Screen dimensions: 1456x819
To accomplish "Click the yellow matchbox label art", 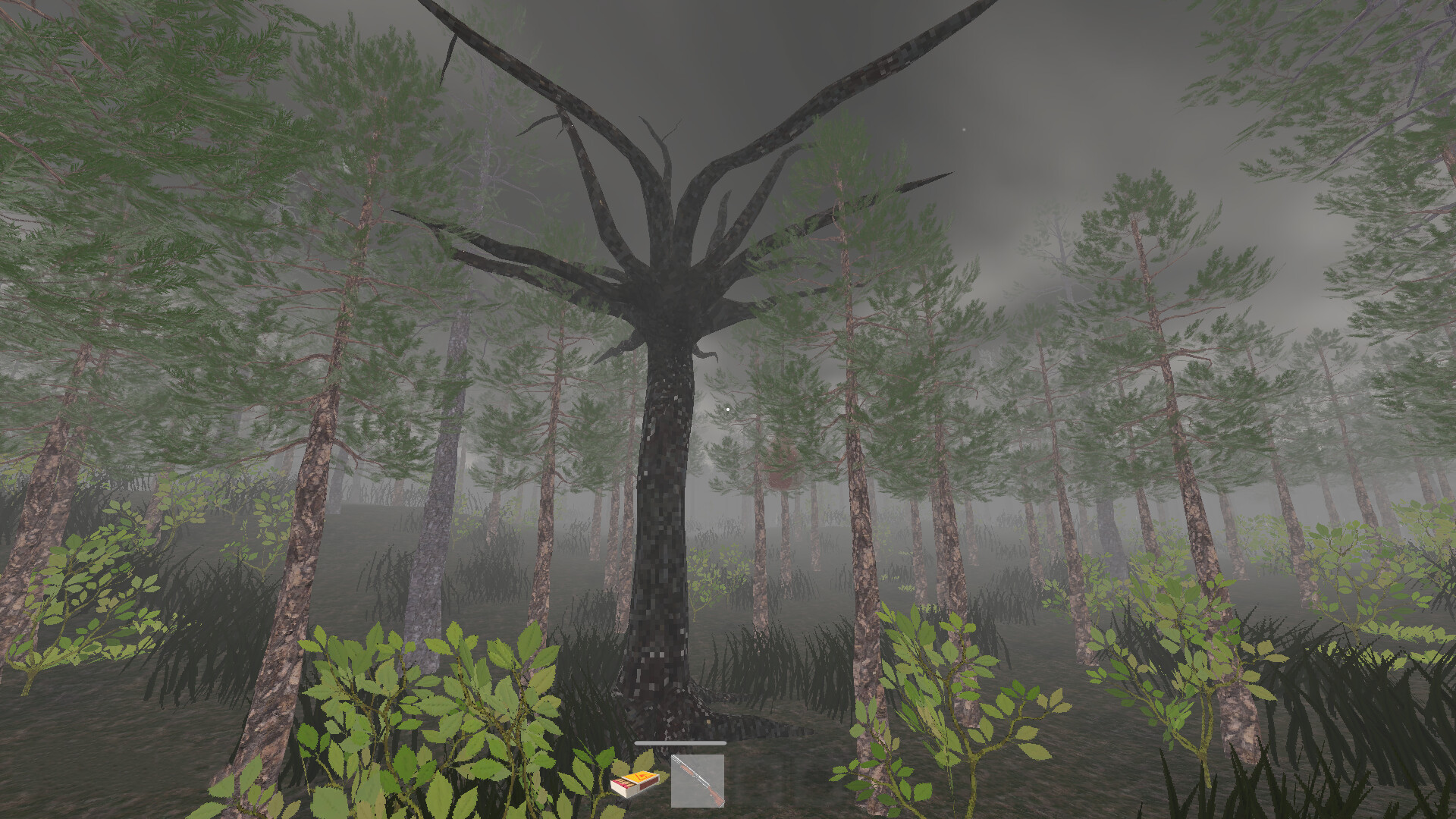I will pos(641,777).
